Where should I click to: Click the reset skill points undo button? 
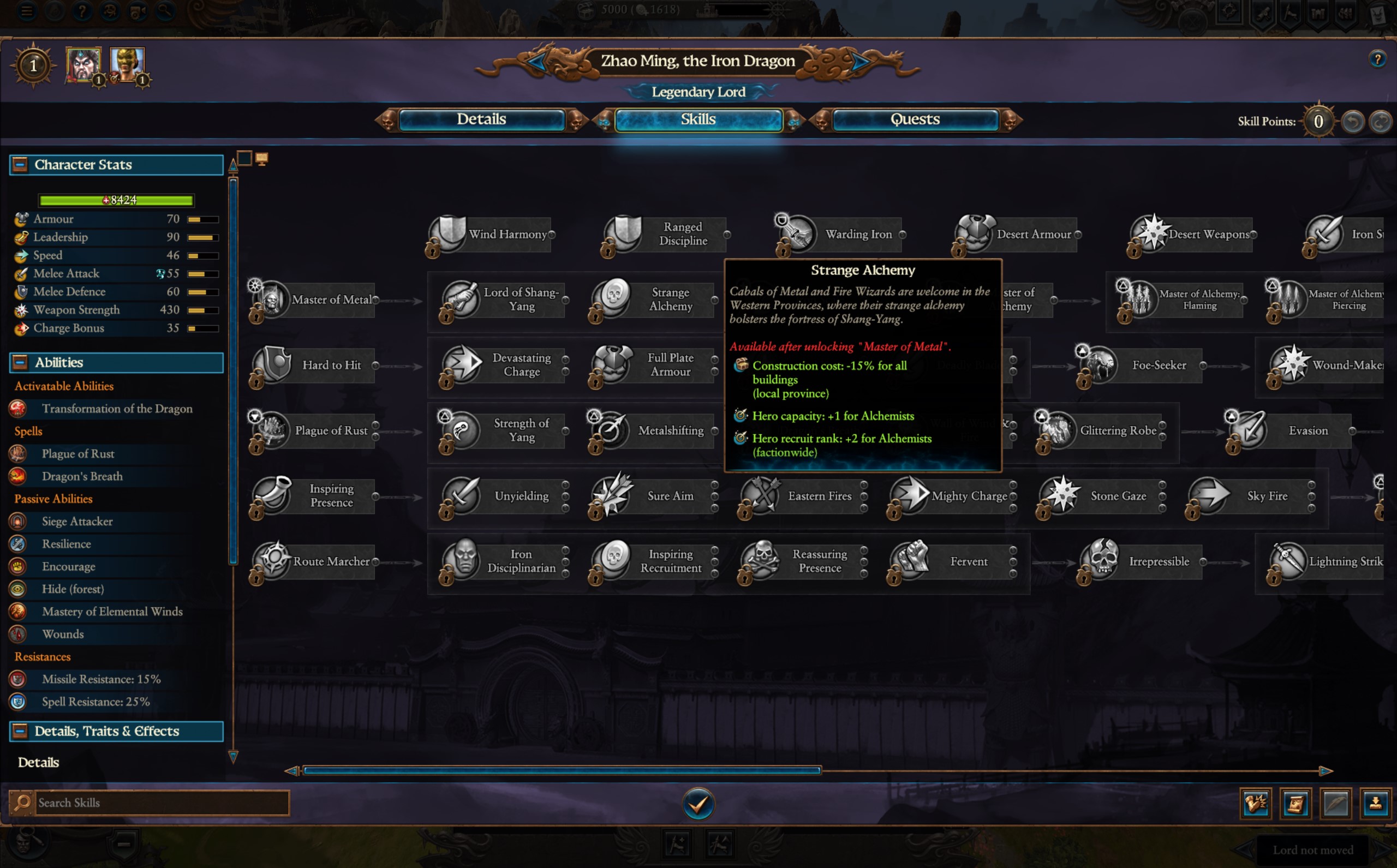coord(1353,121)
